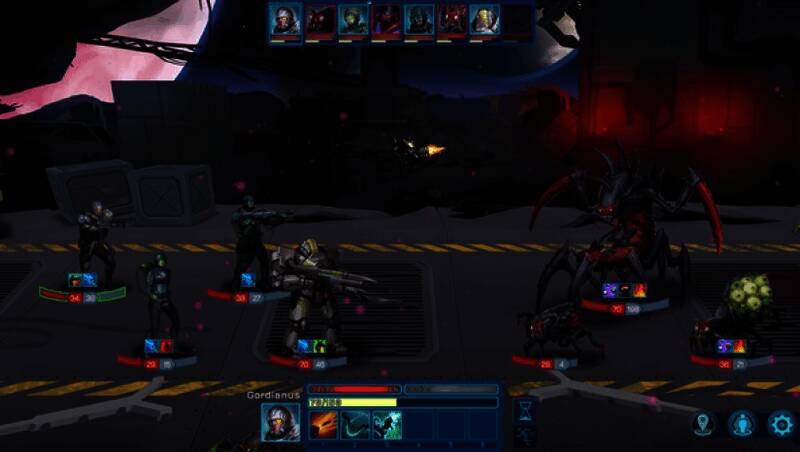Click the running figure button below the hourglass

(524, 437)
